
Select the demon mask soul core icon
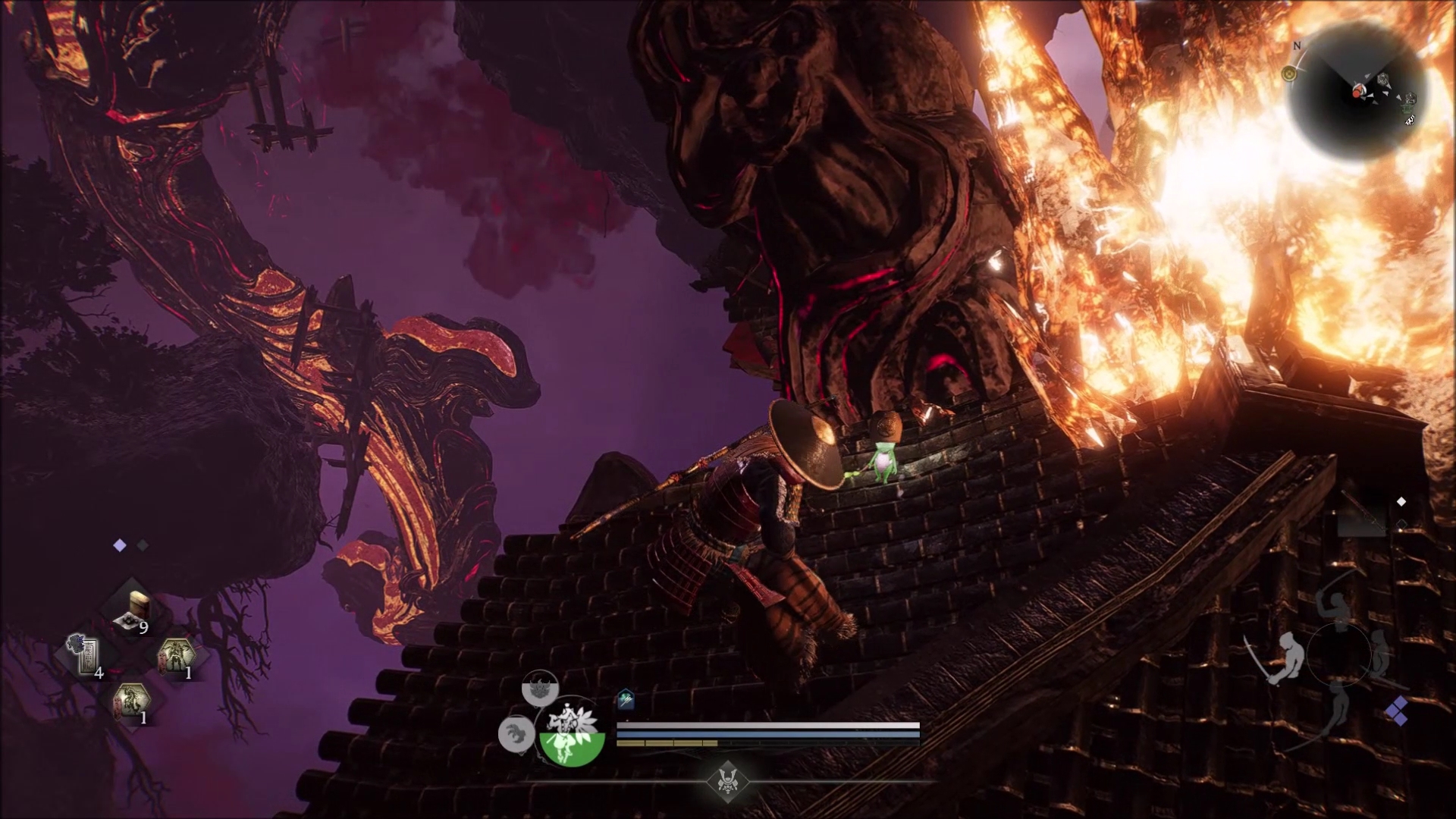(x=540, y=689)
